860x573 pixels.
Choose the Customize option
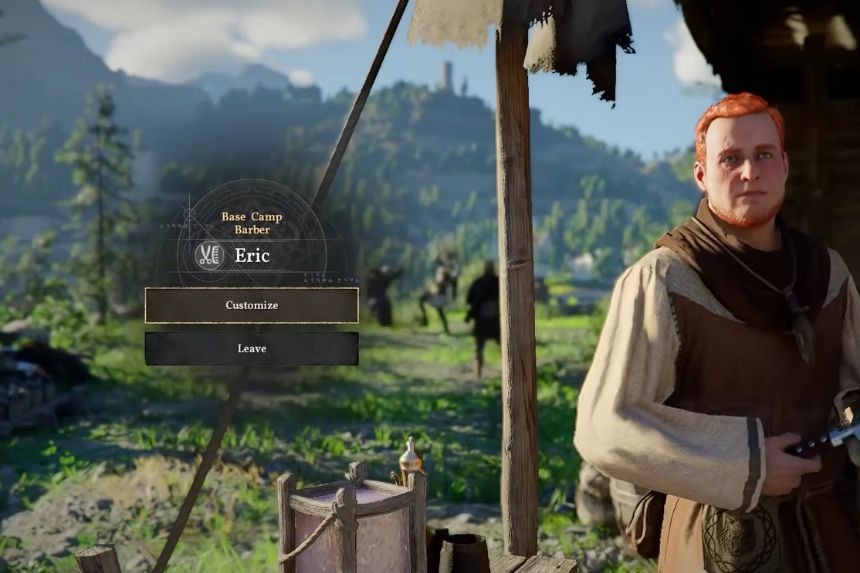coord(251,305)
